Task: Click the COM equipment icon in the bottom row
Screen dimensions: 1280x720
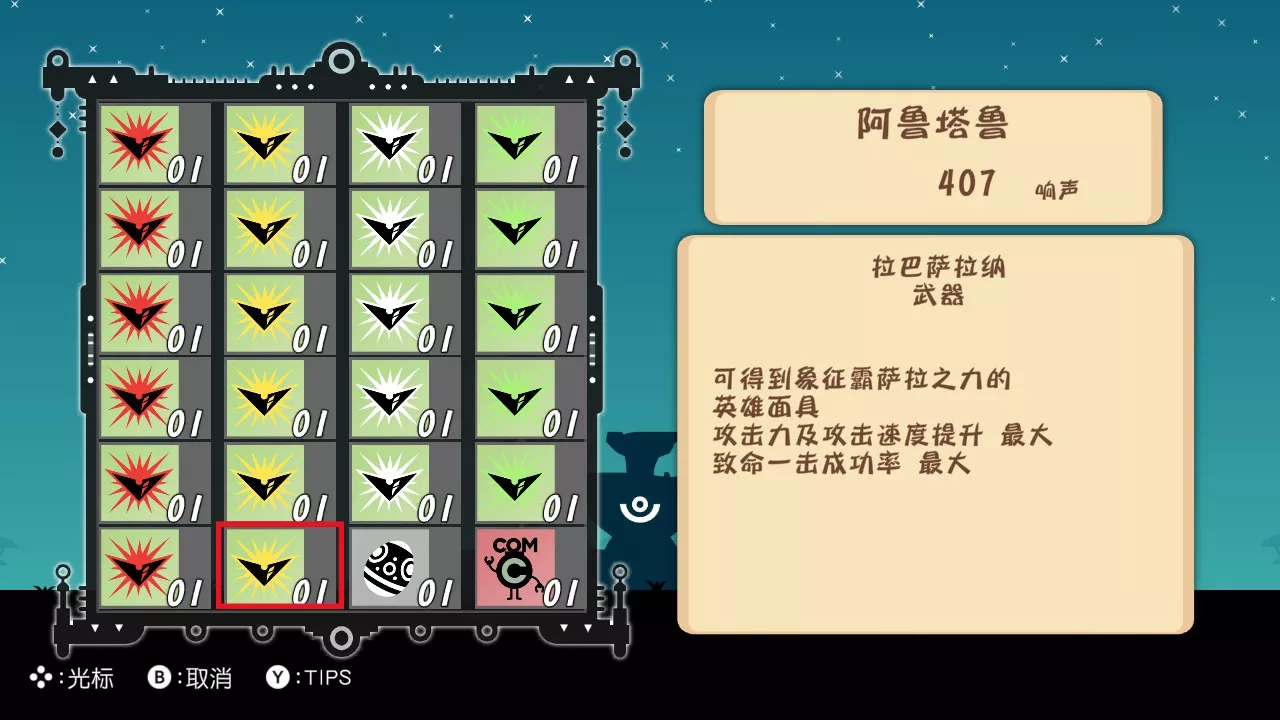Action: [x=513, y=567]
